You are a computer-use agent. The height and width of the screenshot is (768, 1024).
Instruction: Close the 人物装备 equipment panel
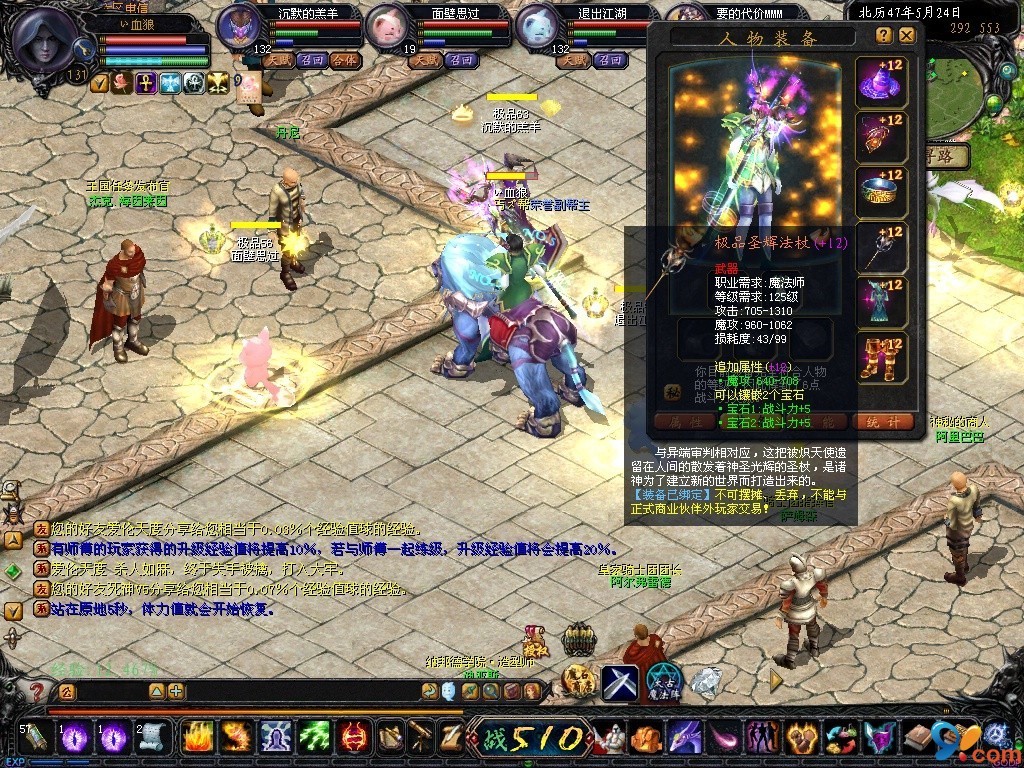click(x=906, y=35)
